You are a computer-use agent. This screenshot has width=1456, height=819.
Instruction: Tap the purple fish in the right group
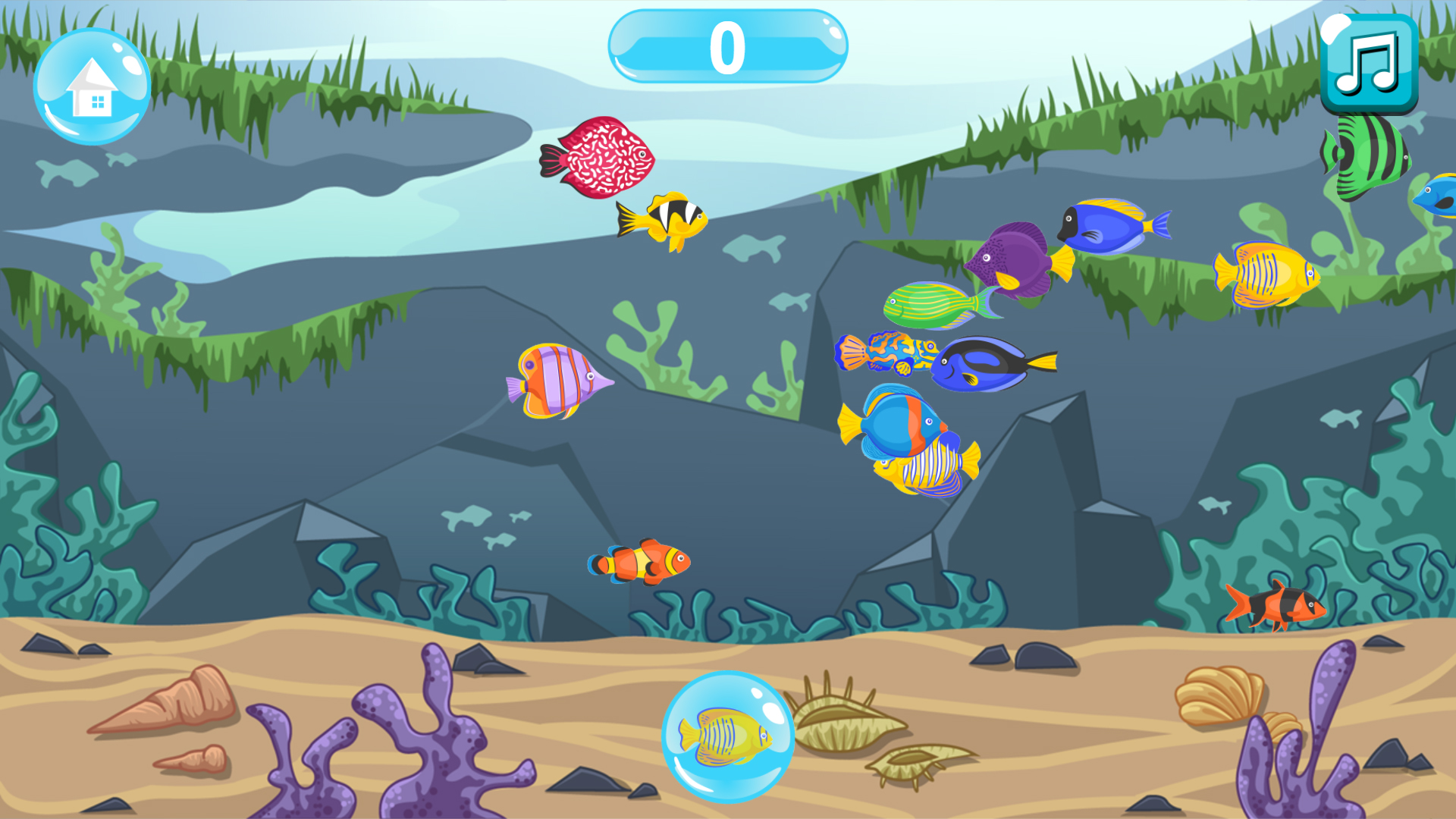point(1016,258)
